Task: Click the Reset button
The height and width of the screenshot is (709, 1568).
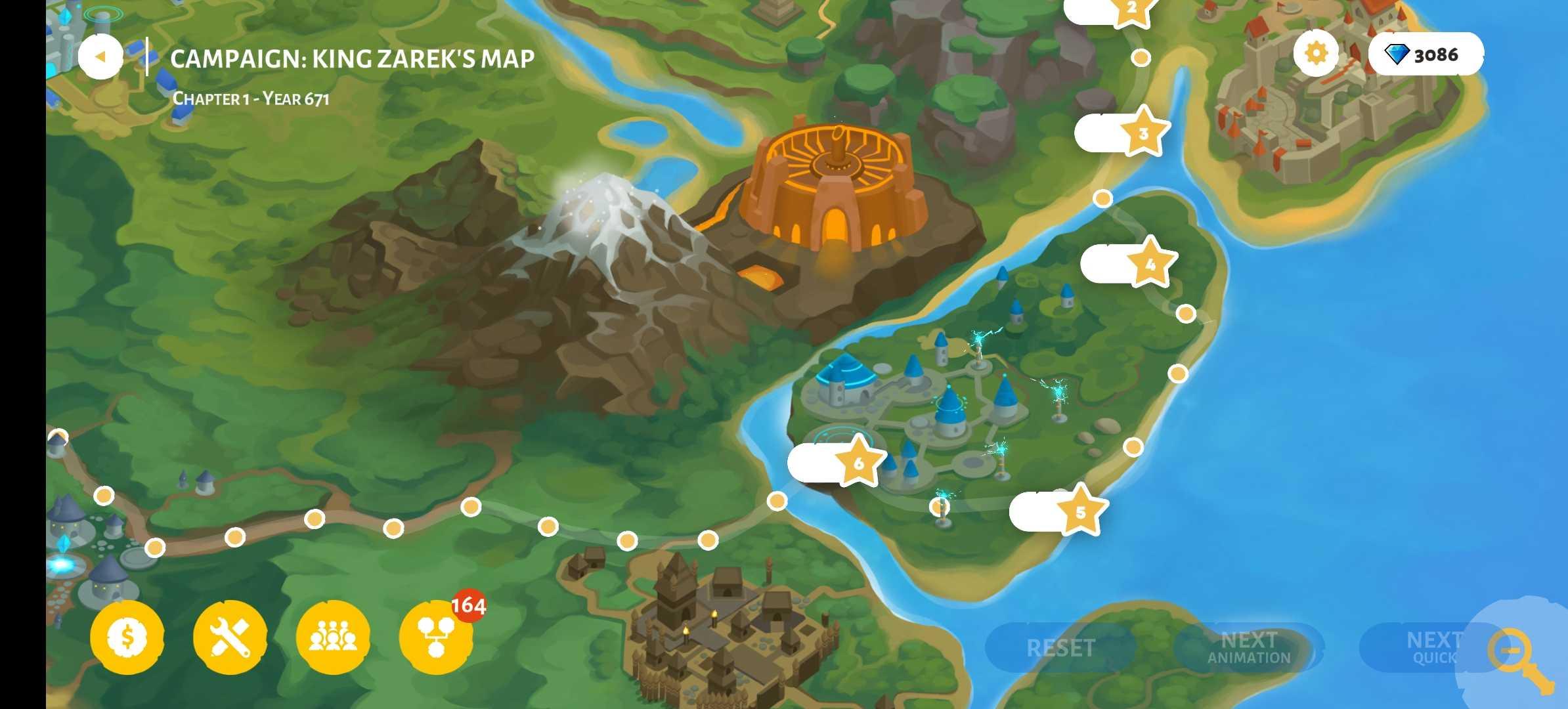Action: point(1060,648)
